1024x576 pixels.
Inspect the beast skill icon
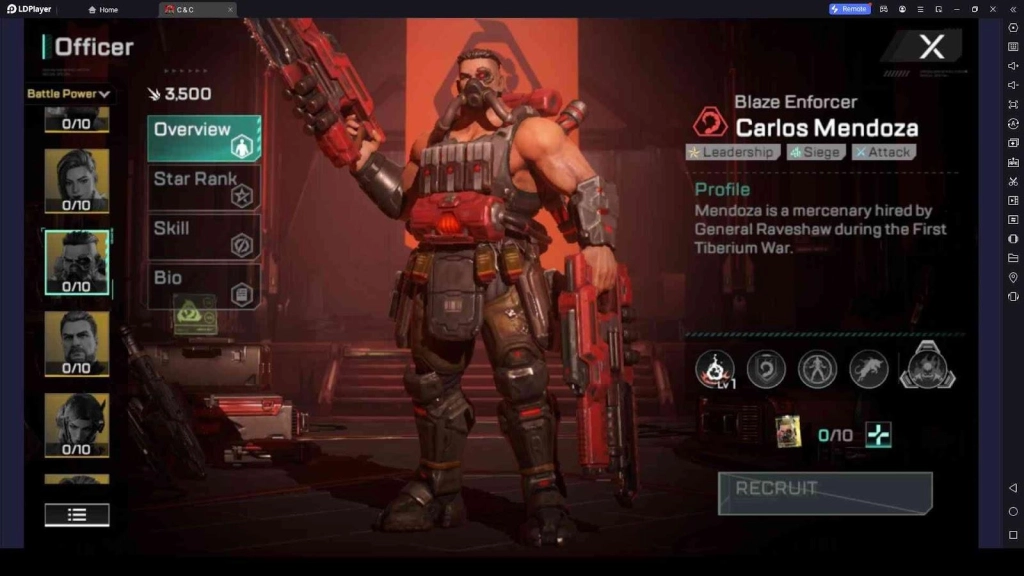click(869, 369)
